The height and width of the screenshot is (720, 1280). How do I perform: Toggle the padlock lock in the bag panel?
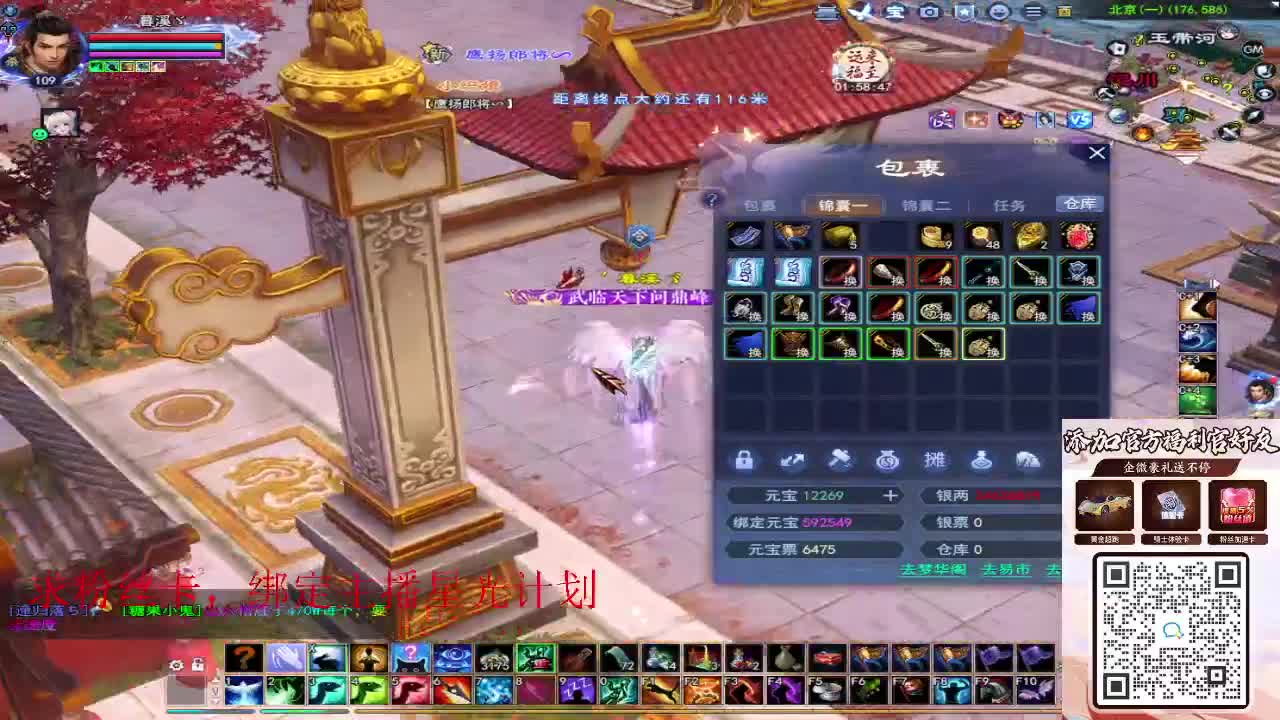coord(744,460)
